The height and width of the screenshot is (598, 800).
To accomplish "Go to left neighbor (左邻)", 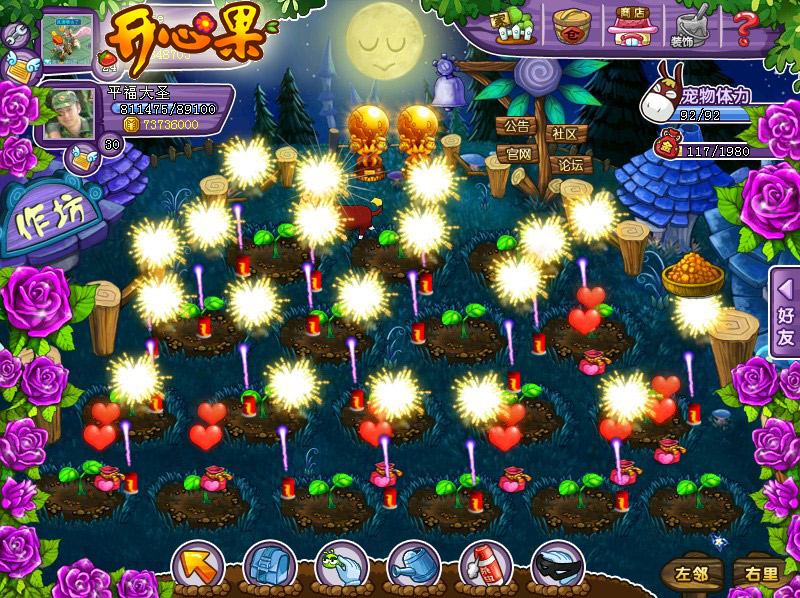I will pyautogui.click(x=690, y=574).
